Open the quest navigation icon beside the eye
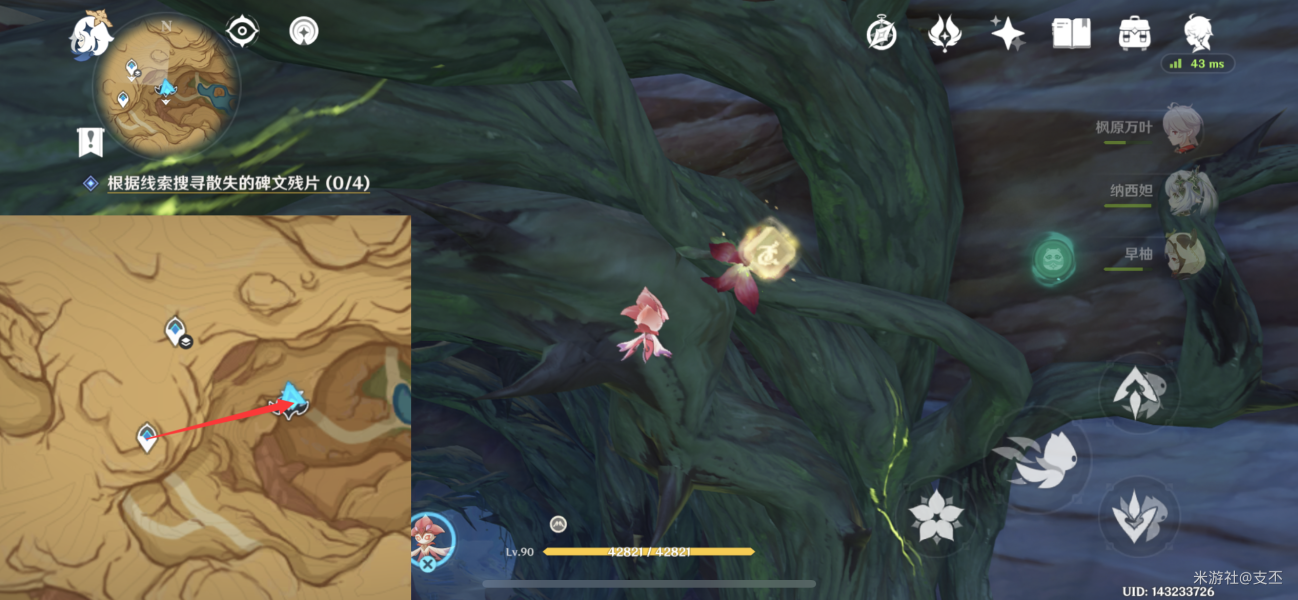The height and width of the screenshot is (600, 1298). (303, 31)
